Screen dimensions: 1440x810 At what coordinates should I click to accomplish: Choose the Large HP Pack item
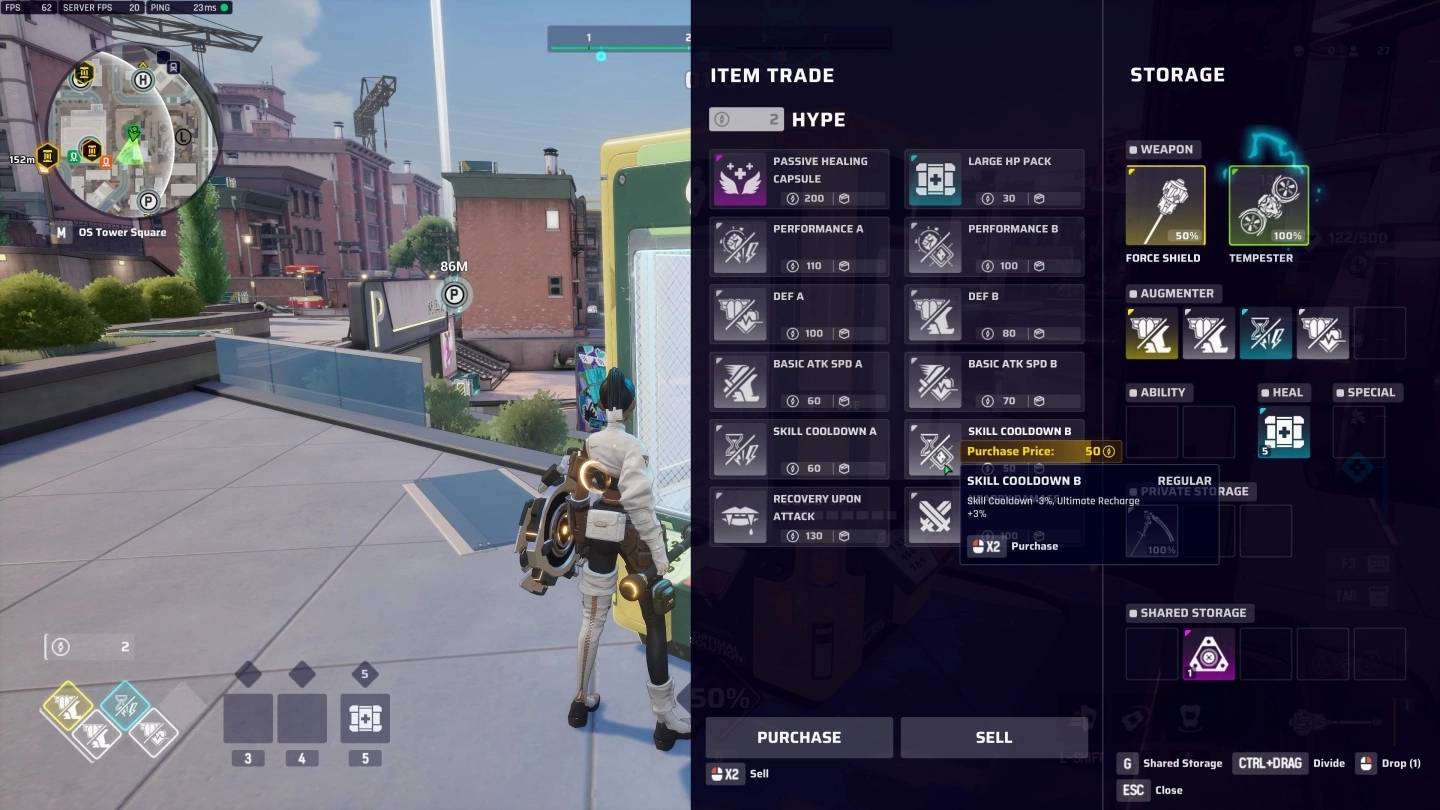[x=994, y=179]
